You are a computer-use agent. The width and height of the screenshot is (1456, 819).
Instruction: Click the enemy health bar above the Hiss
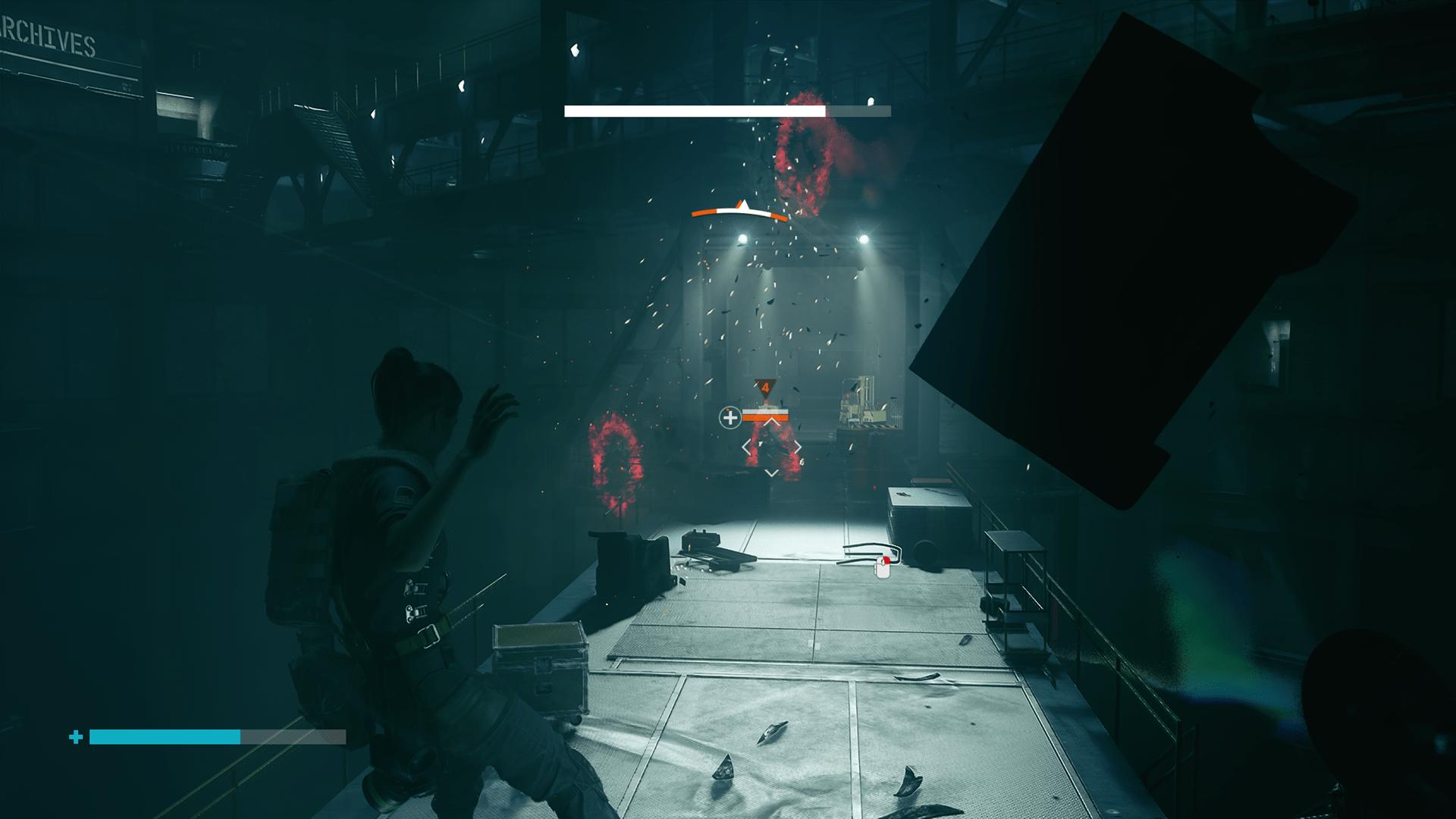coord(764,414)
